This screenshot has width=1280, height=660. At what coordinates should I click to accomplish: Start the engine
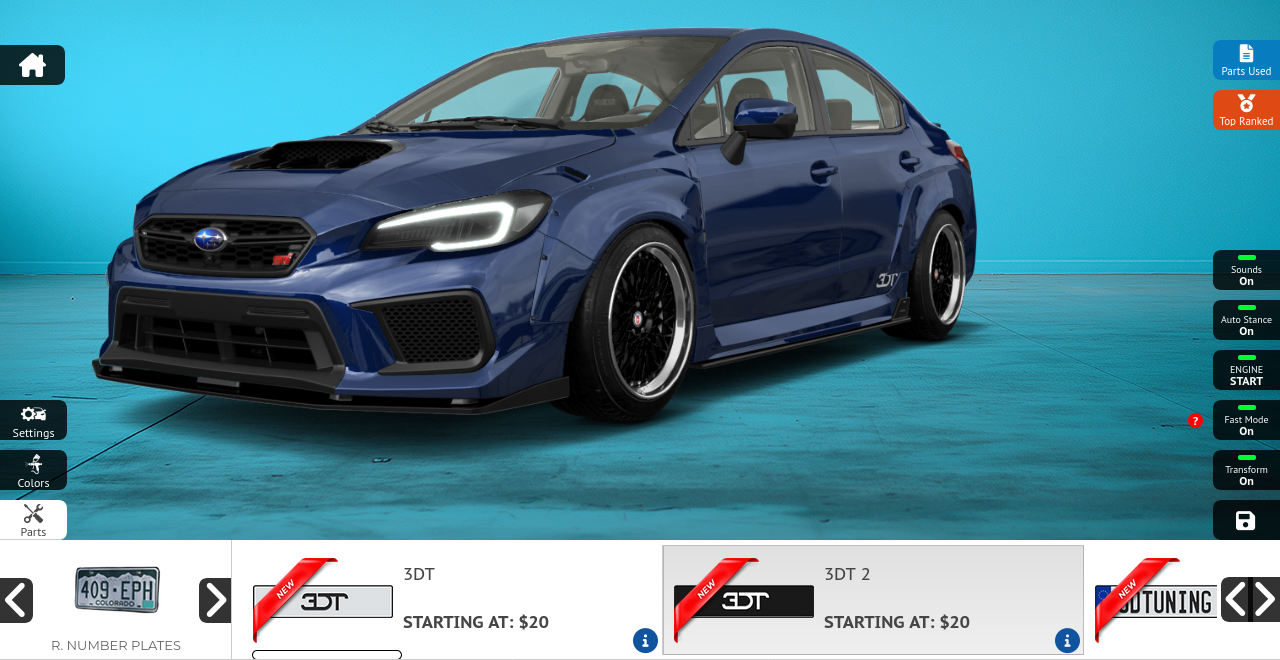[x=1246, y=370]
